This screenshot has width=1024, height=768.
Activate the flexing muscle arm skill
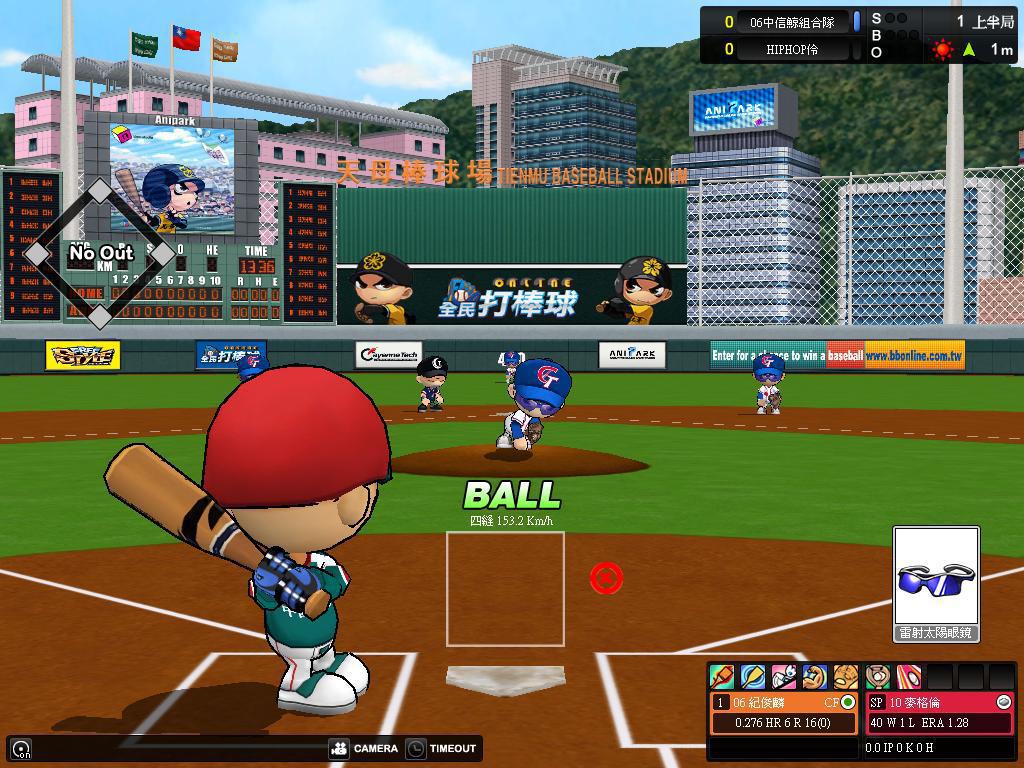[815, 677]
